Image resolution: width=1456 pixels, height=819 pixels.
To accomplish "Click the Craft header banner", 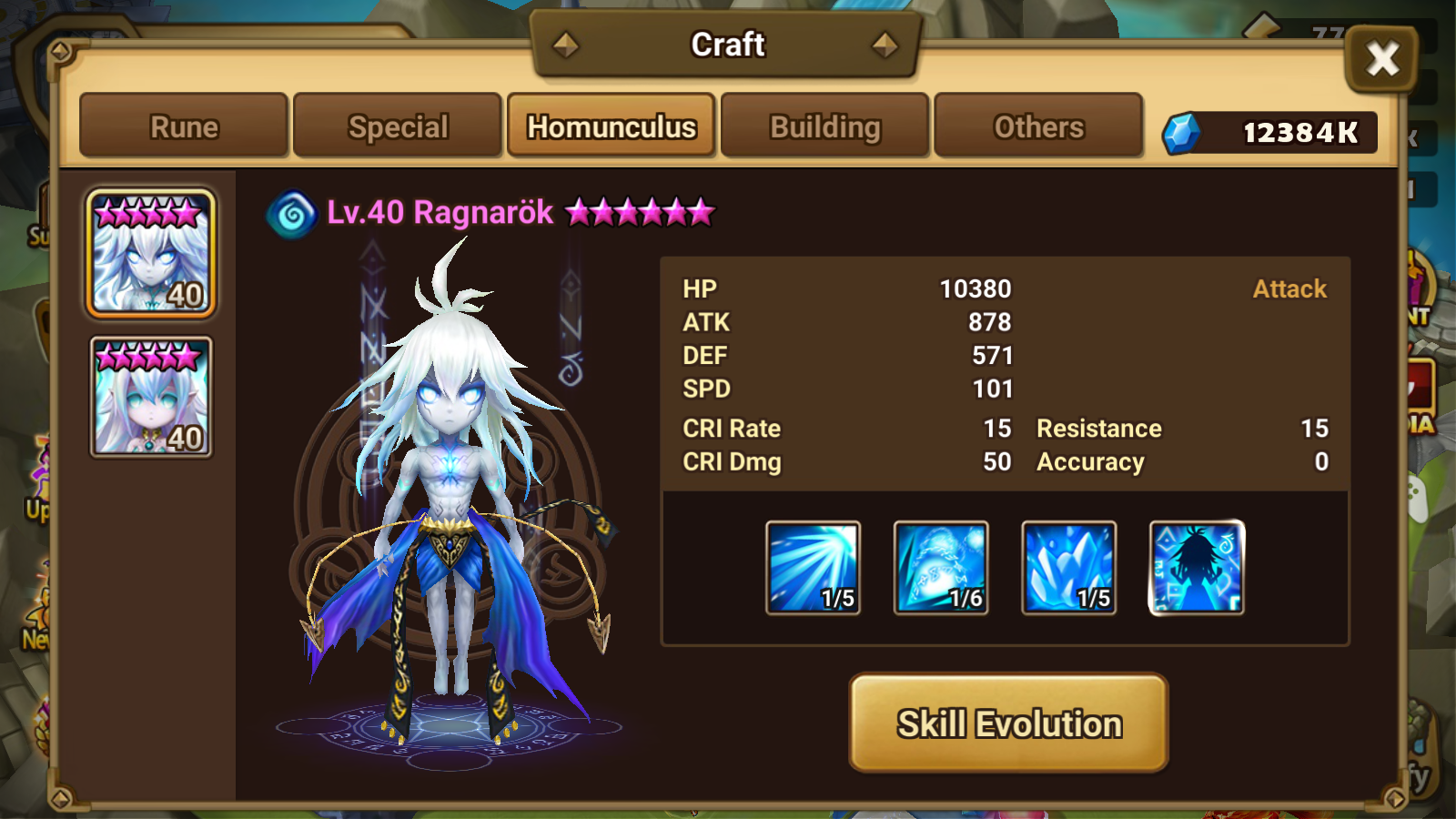I will coord(728,44).
